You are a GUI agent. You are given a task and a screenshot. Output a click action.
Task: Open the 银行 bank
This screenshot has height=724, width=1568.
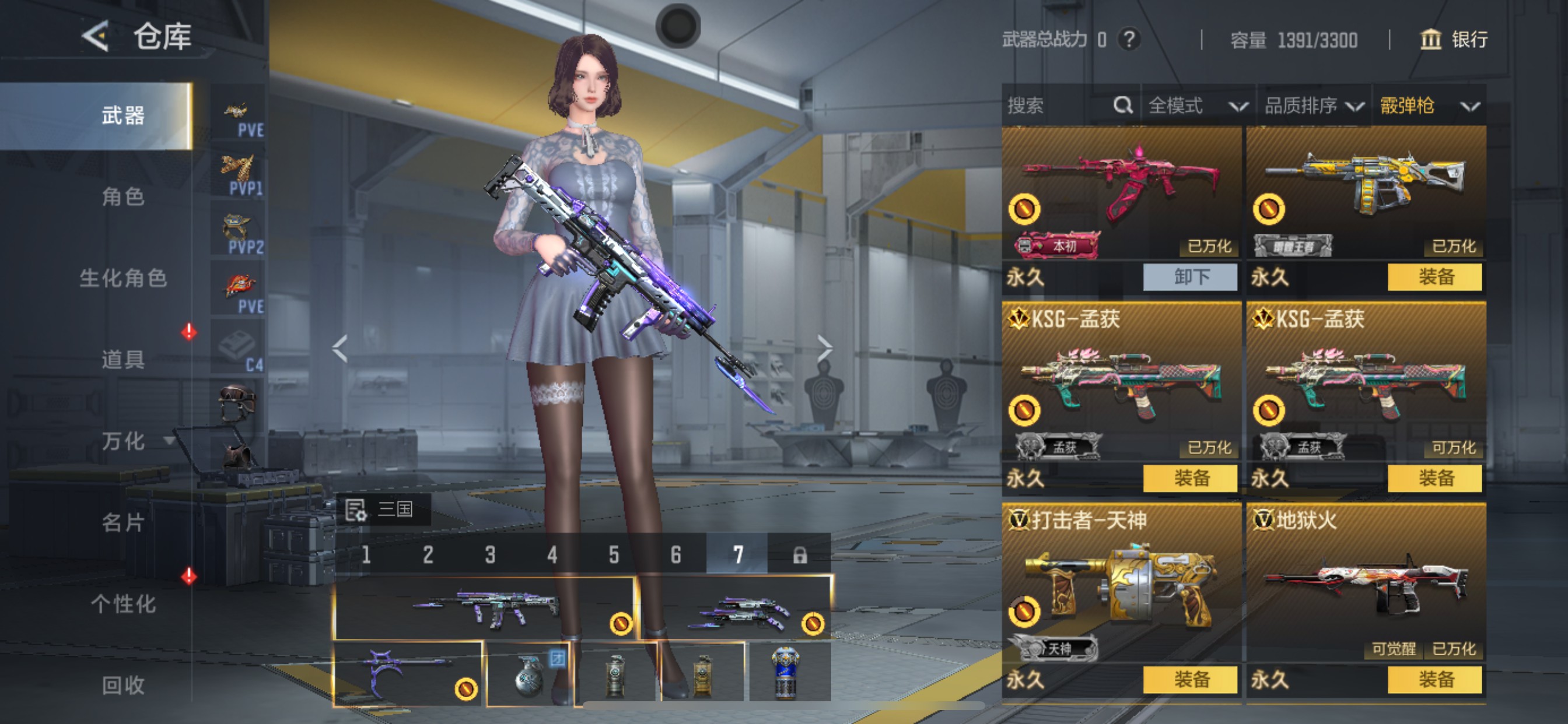tap(1454, 40)
